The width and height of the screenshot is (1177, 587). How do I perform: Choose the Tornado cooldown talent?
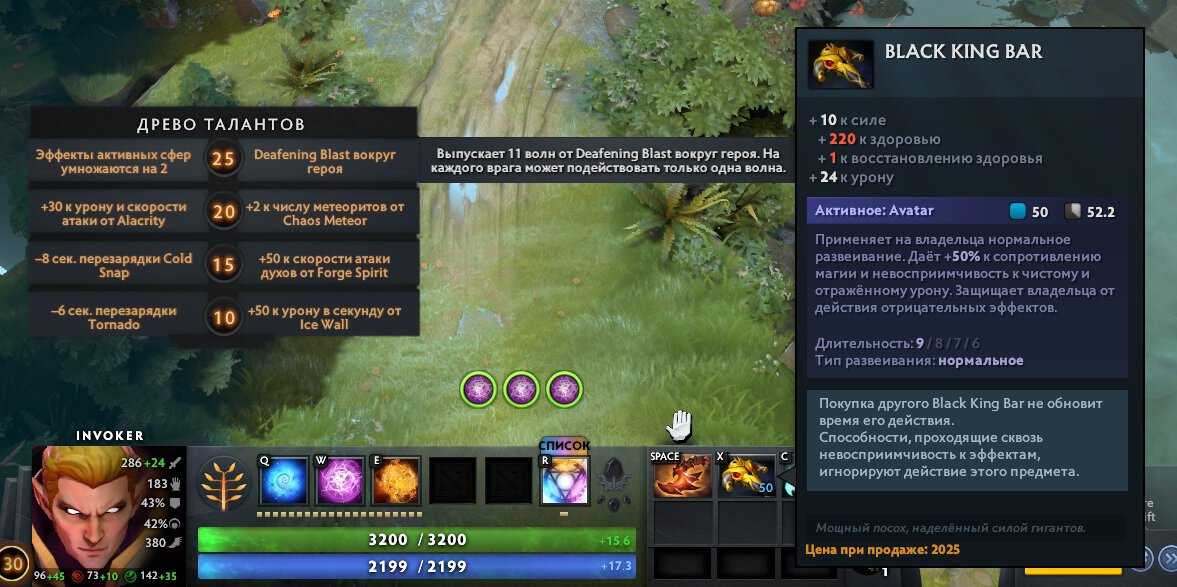pos(115,317)
